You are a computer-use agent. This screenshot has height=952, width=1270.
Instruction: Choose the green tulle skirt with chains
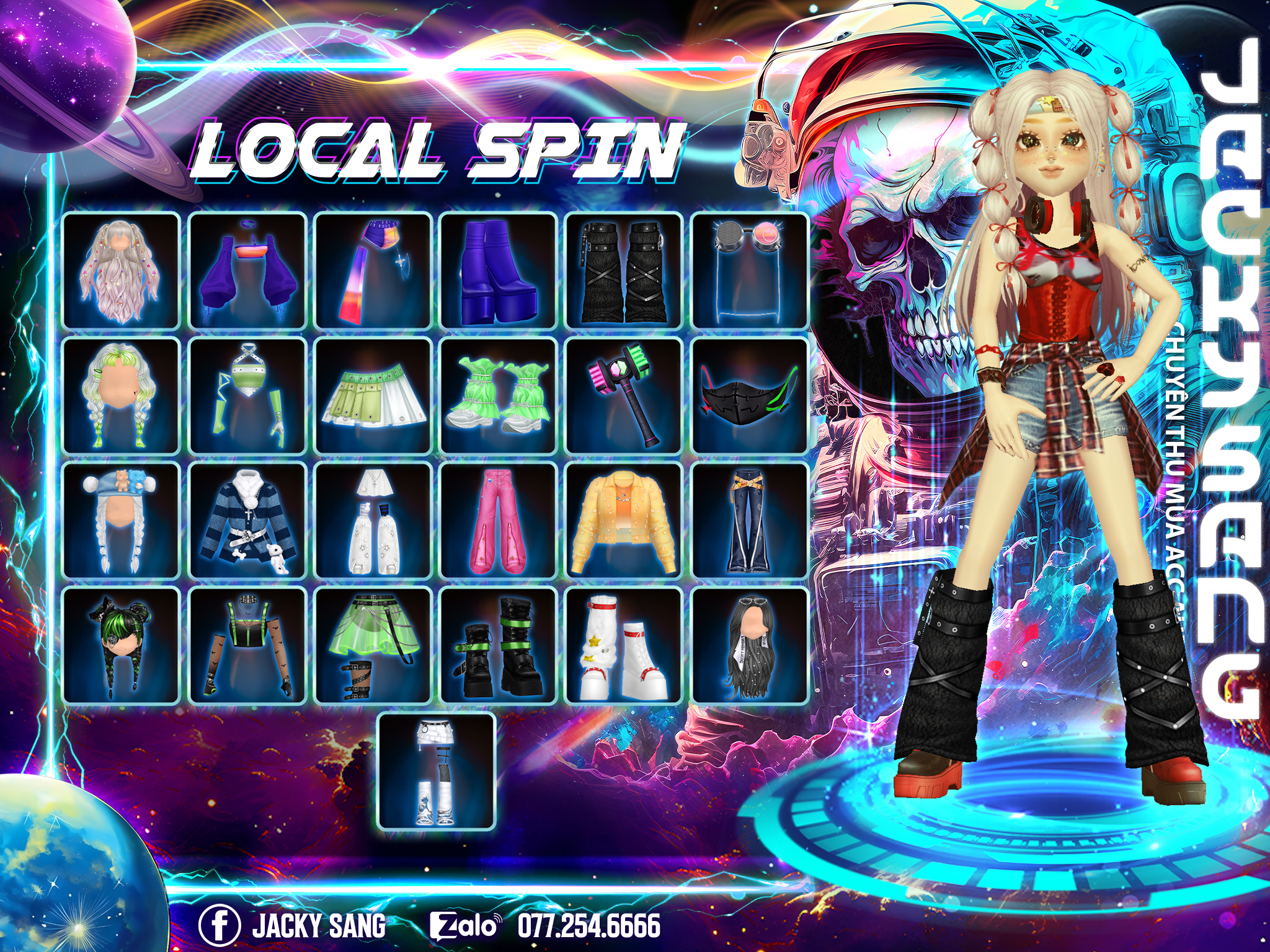(x=373, y=646)
